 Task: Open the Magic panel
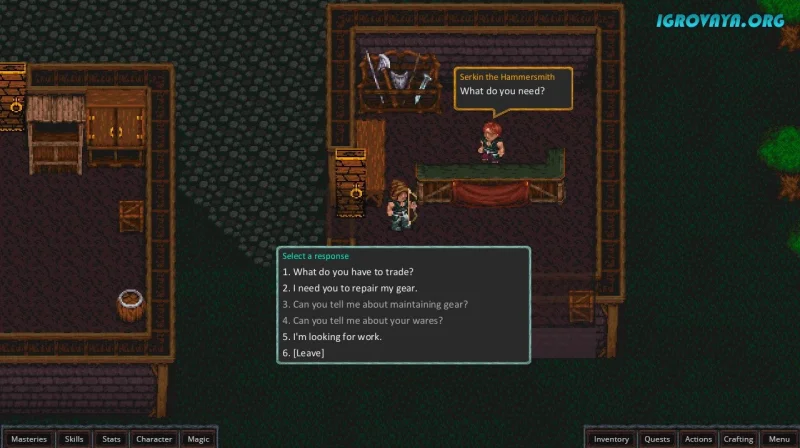point(198,439)
